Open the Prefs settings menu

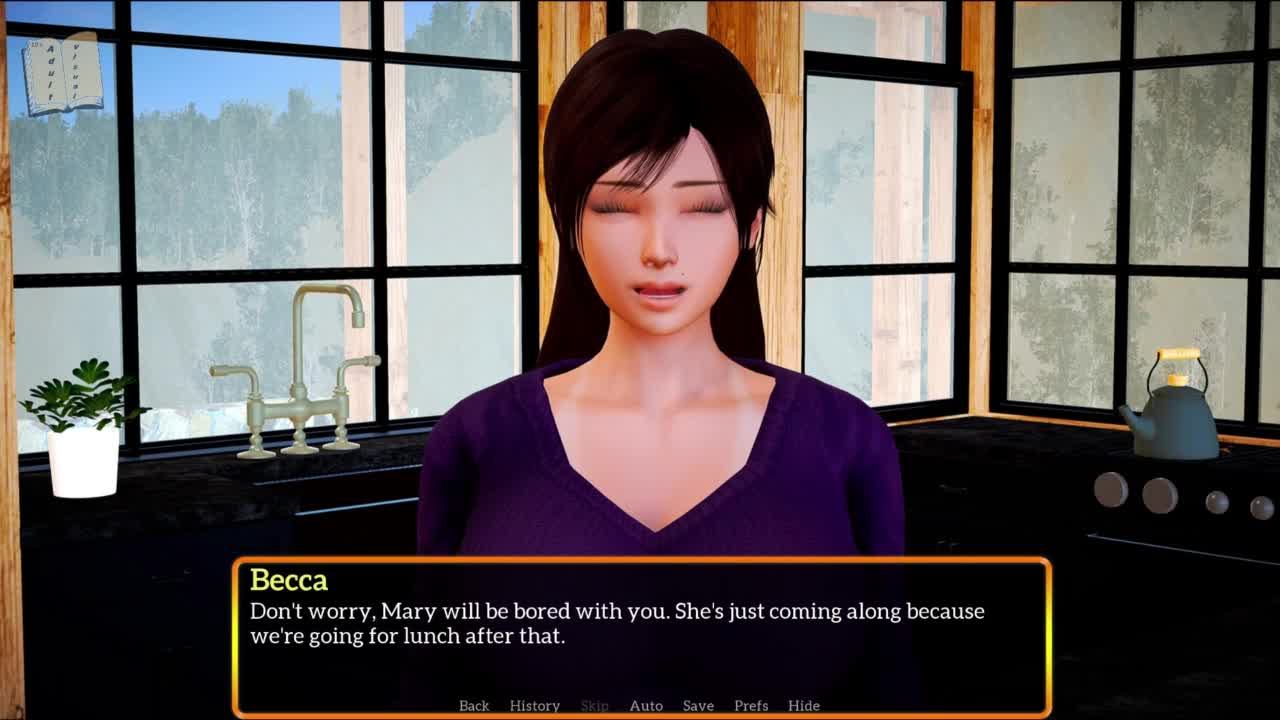[x=751, y=705]
